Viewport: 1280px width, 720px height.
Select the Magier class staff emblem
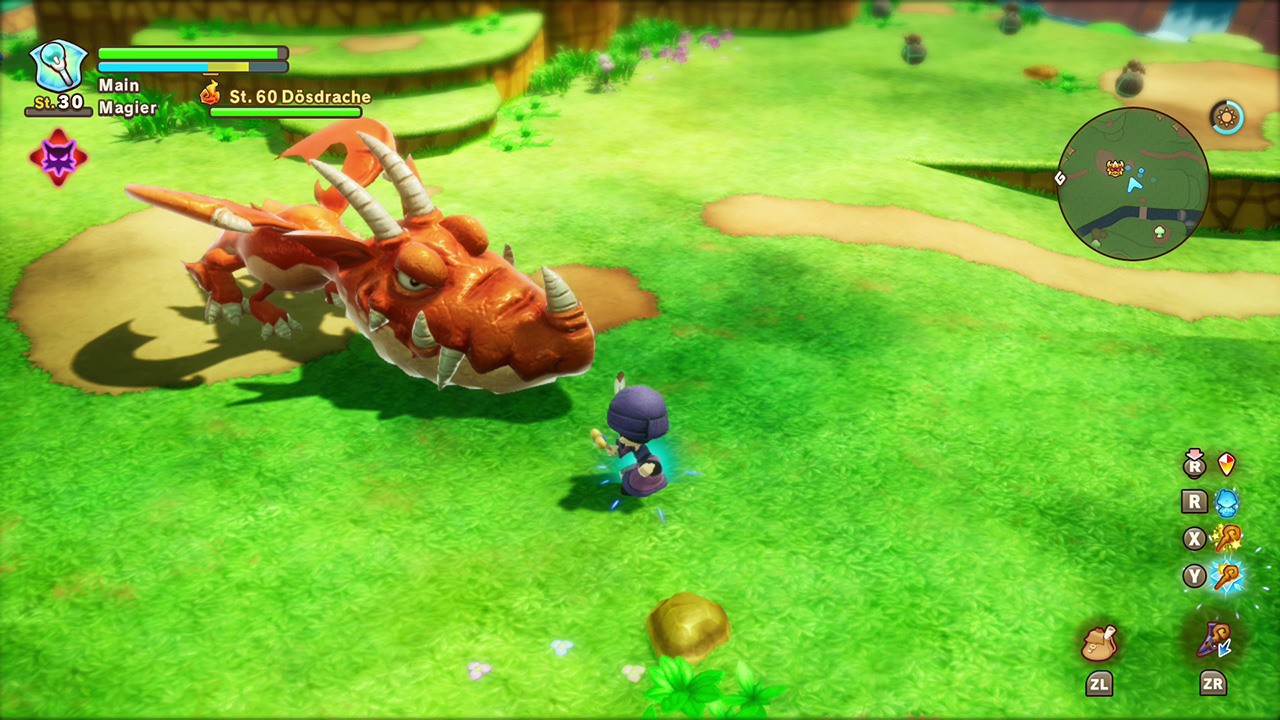pyautogui.click(x=58, y=64)
